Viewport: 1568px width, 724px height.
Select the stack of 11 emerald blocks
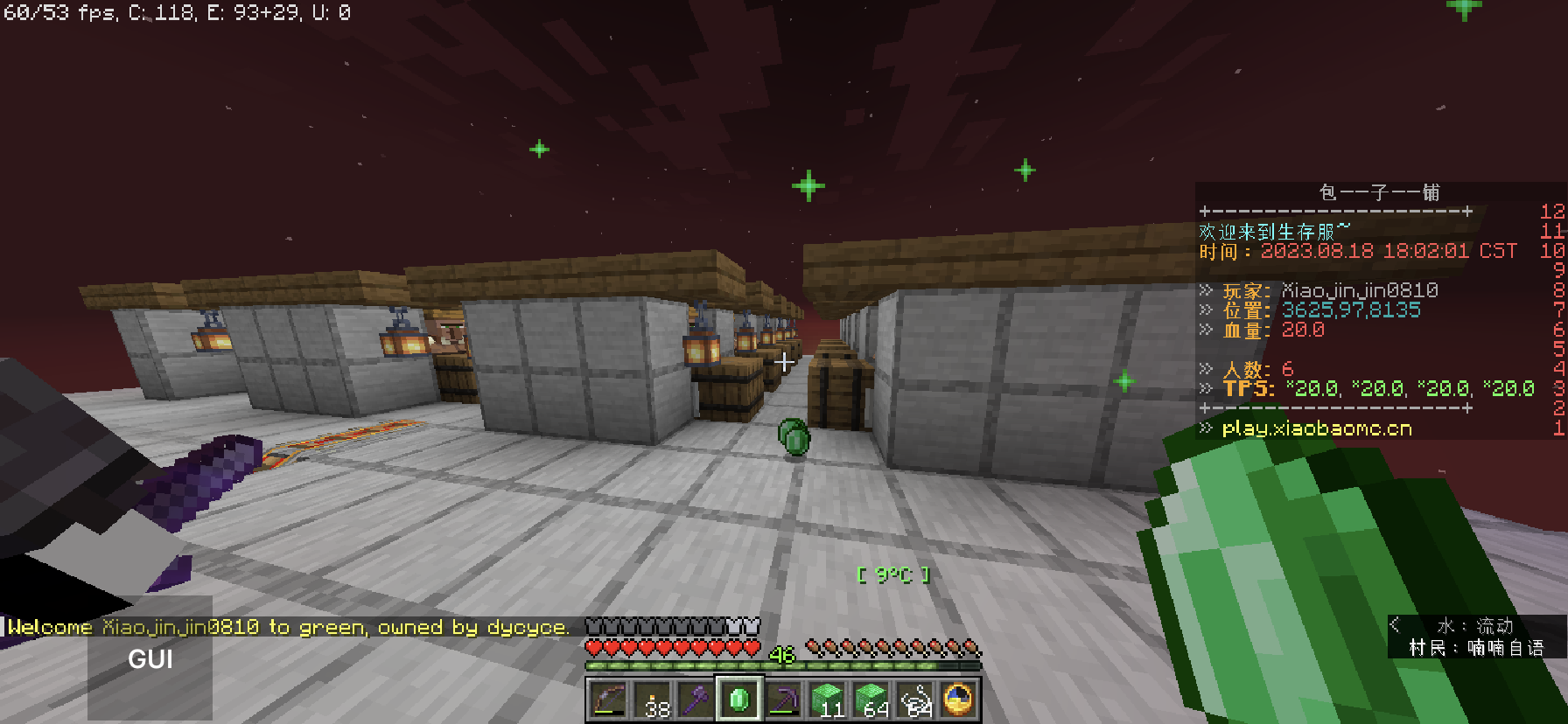coord(827,700)
